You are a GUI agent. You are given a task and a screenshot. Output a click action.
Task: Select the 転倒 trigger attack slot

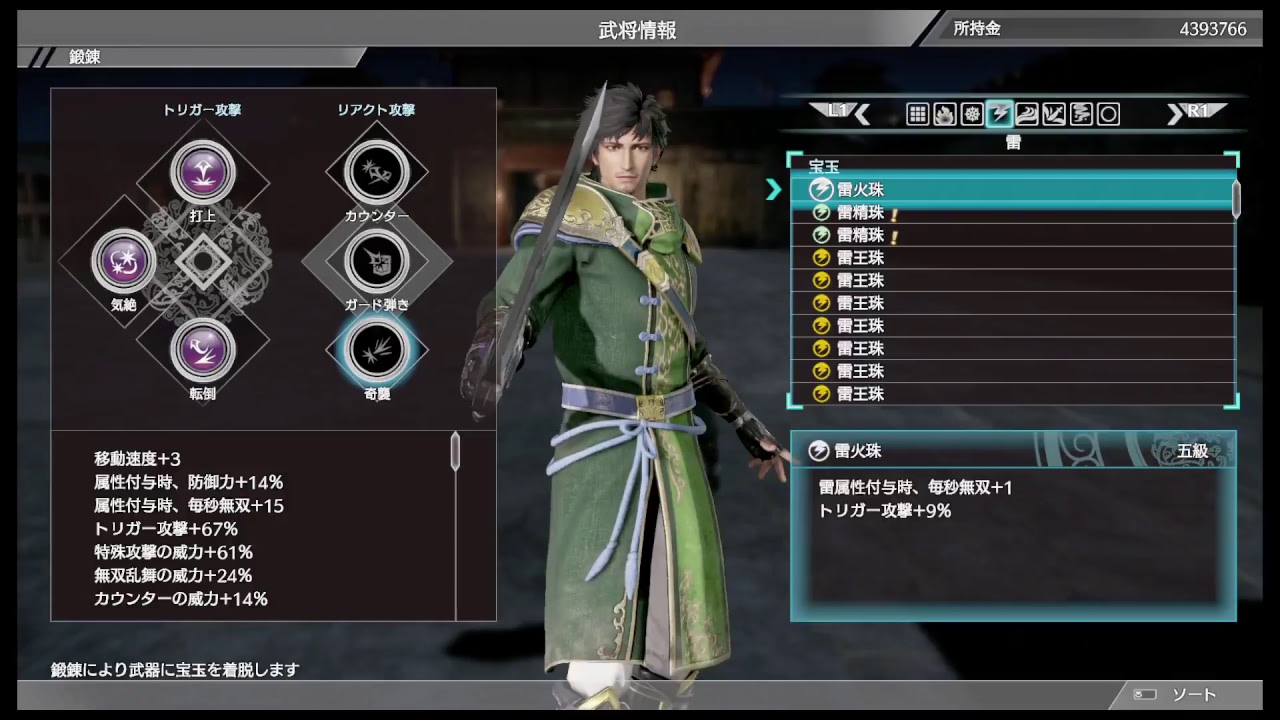[202, 350]
